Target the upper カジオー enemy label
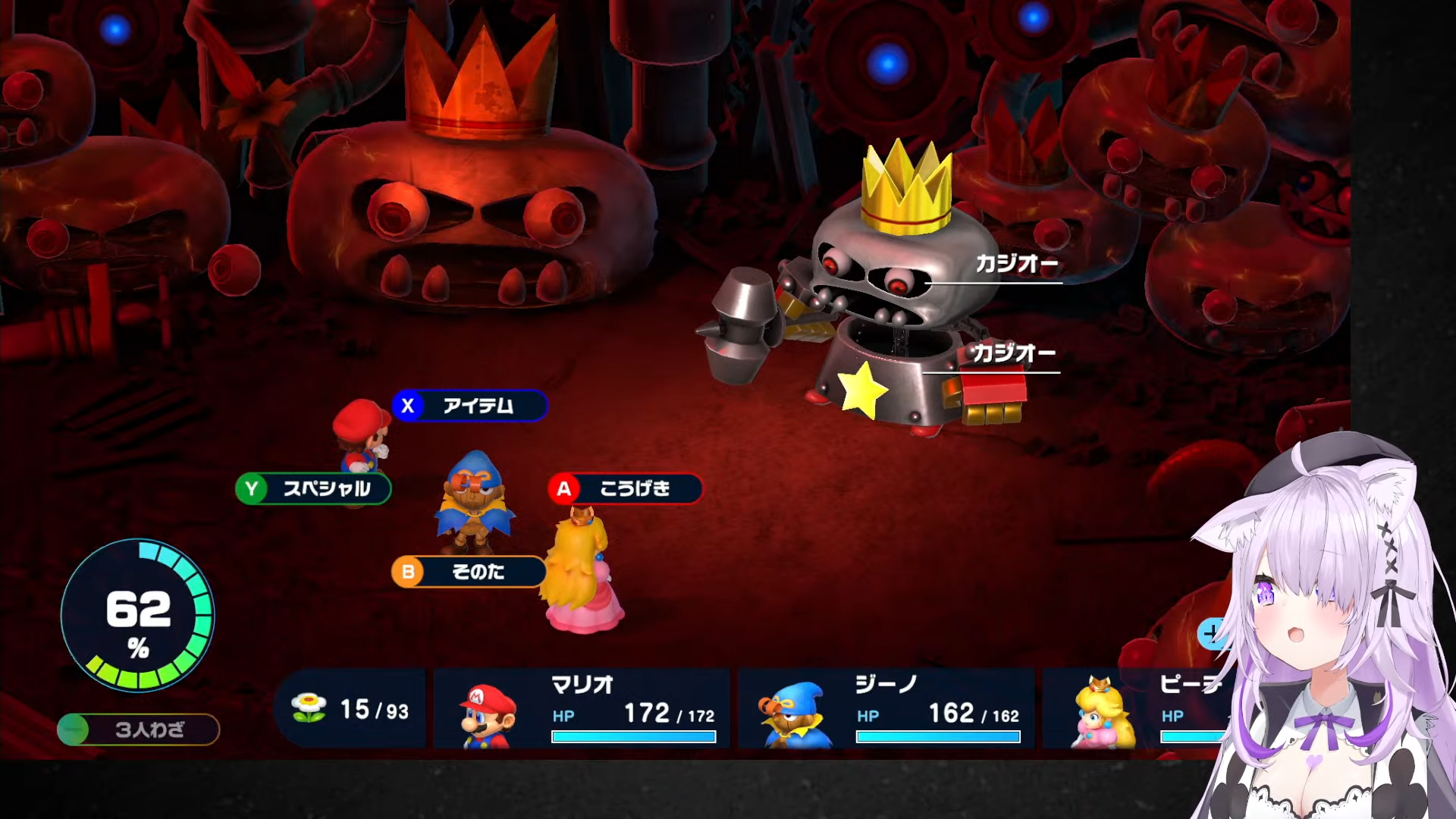The image size is (1456, 819). [1016, 265]
